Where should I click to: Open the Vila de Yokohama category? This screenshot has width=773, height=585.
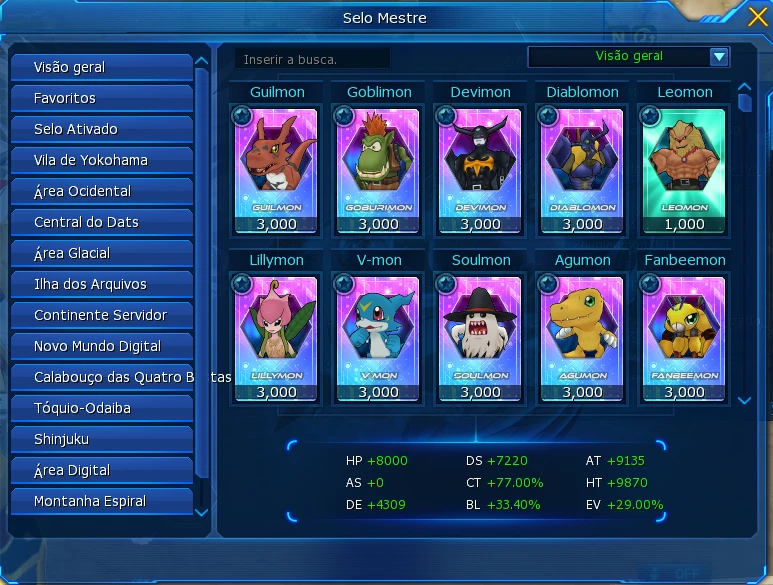[x=101, y=160]
